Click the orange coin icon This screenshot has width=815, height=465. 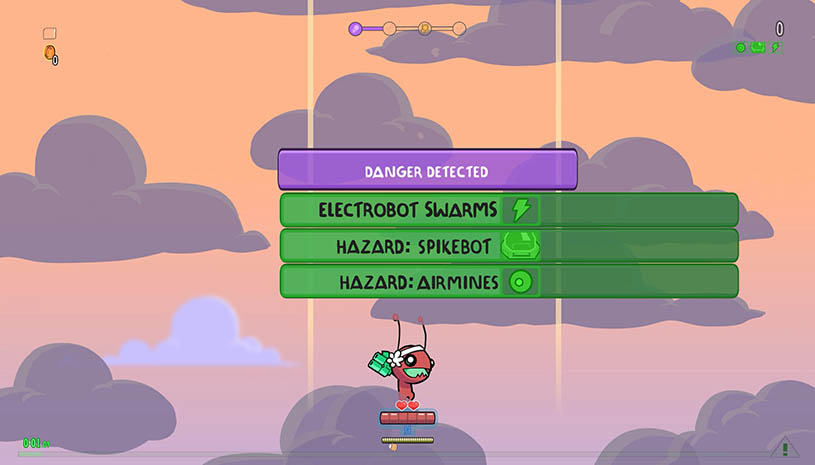tap(48, 53)
